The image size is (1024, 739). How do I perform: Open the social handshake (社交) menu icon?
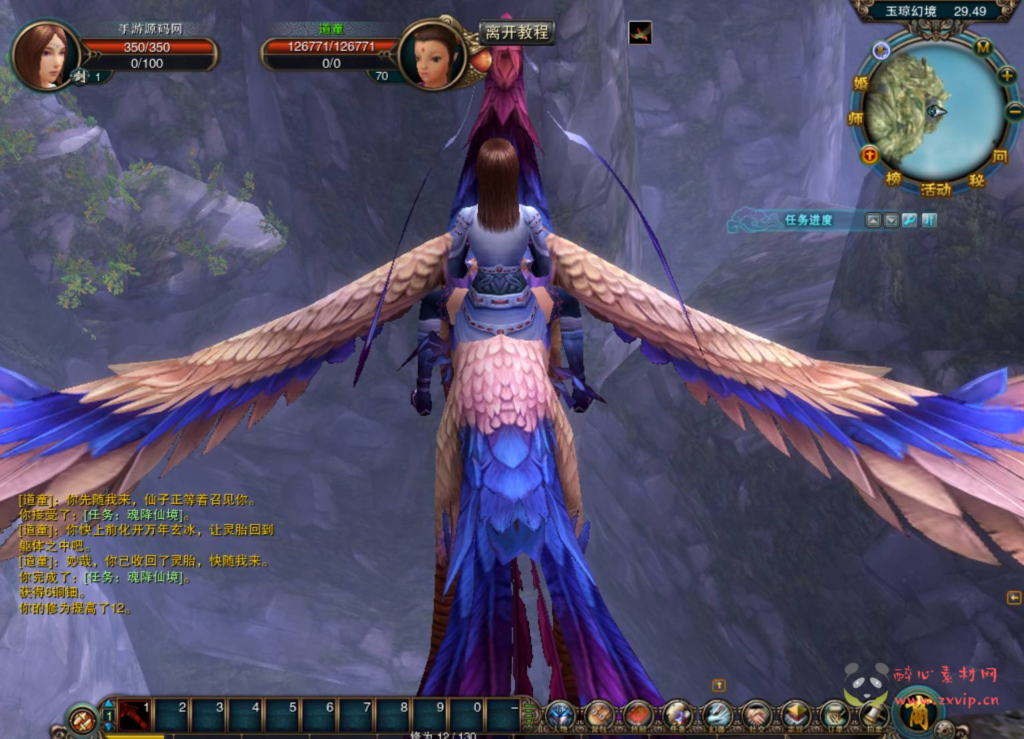click(756, 714)
